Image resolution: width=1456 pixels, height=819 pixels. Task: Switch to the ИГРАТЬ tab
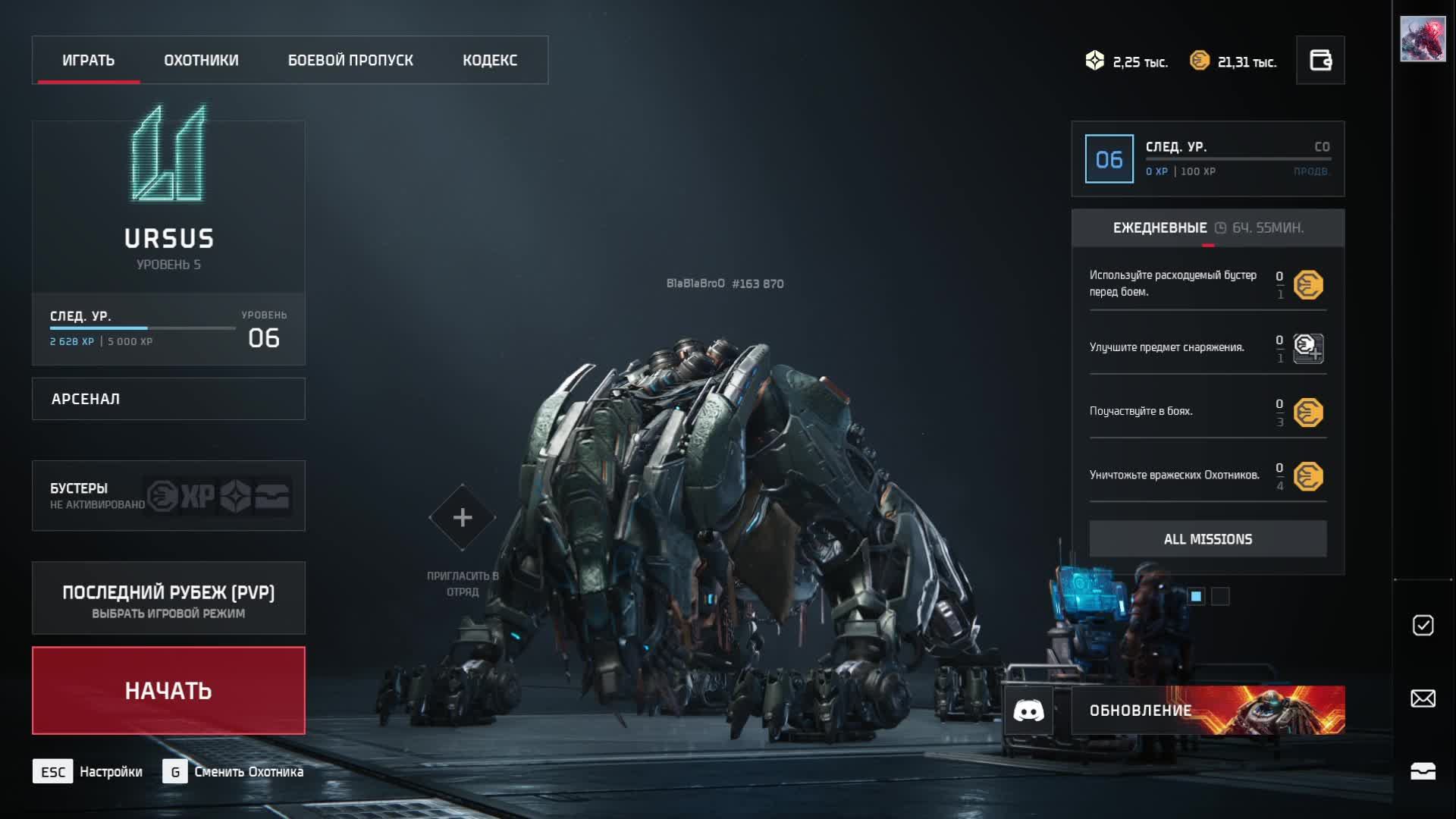tap(88, 60)
